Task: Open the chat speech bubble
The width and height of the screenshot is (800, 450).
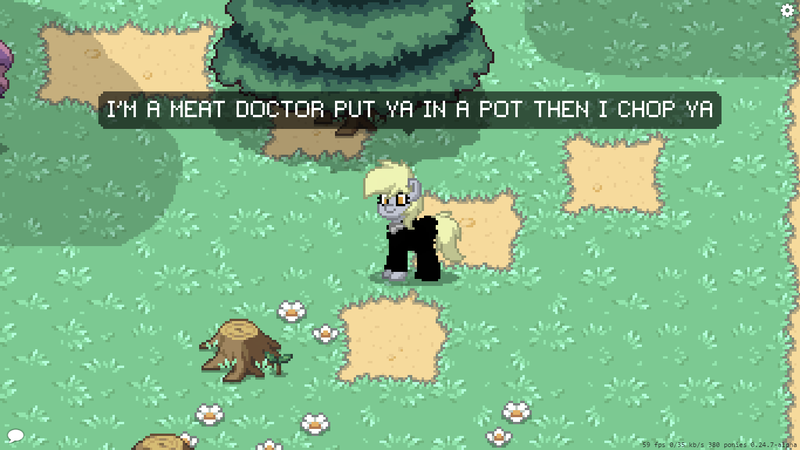Action: pos(15,436)
